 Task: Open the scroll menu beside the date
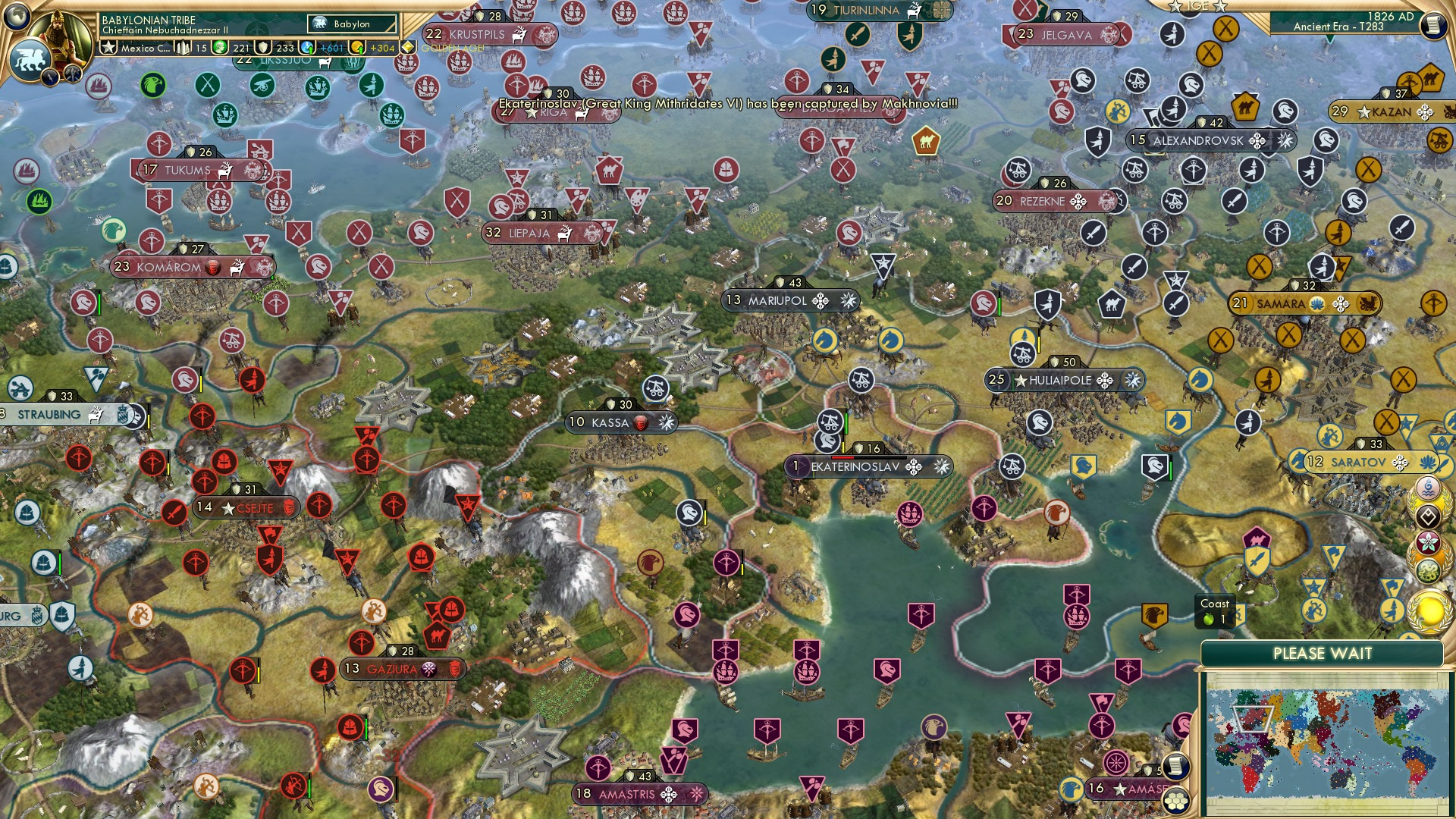pos(1432,25)
